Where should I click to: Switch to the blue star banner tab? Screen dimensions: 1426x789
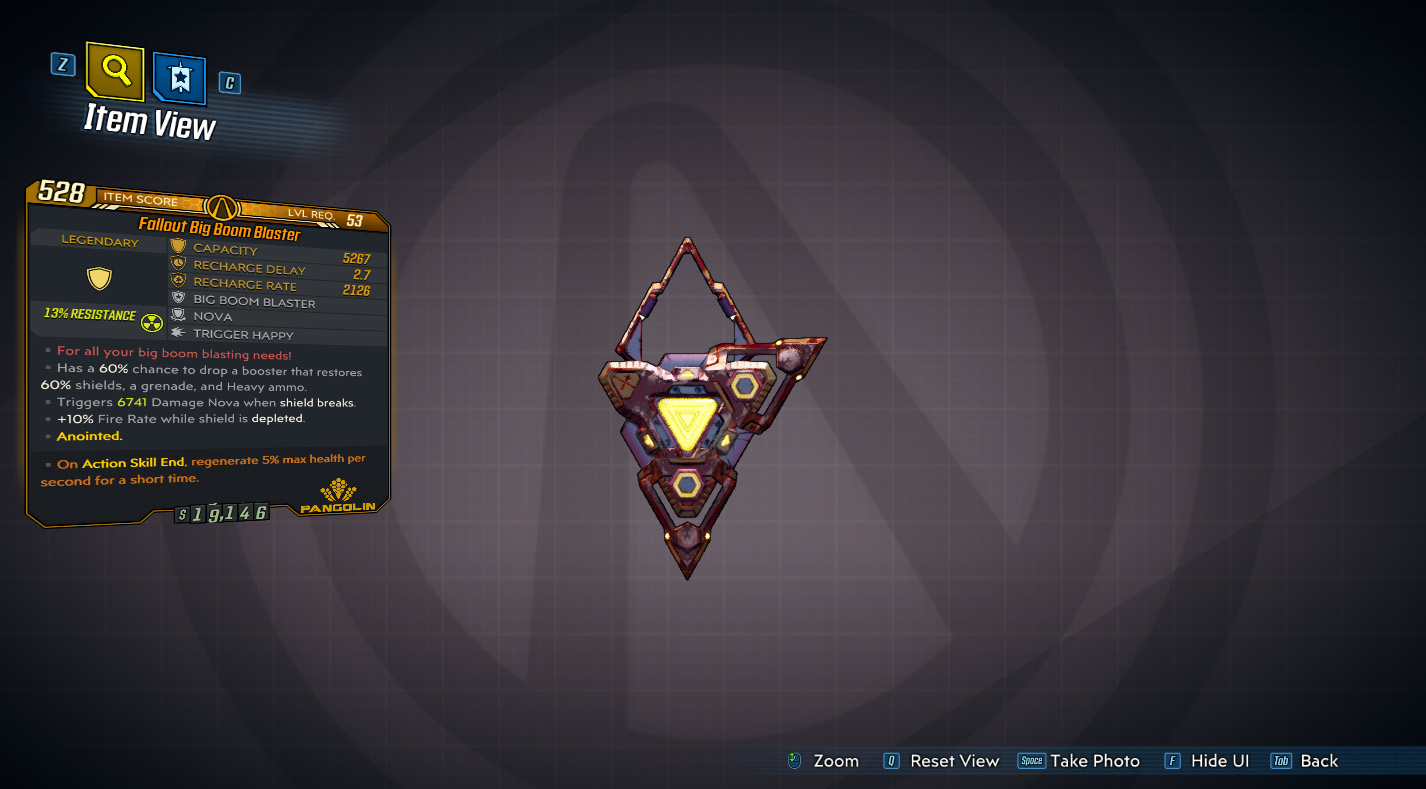coord(180,78)
